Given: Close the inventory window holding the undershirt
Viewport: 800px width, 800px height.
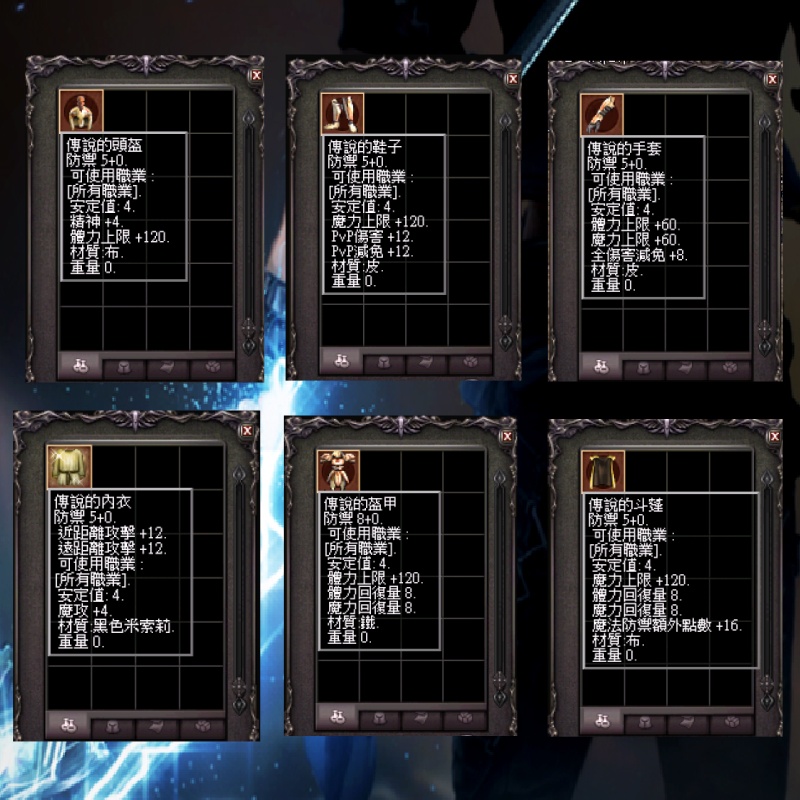Looking at the screenshot, I should tap(246, 431).
